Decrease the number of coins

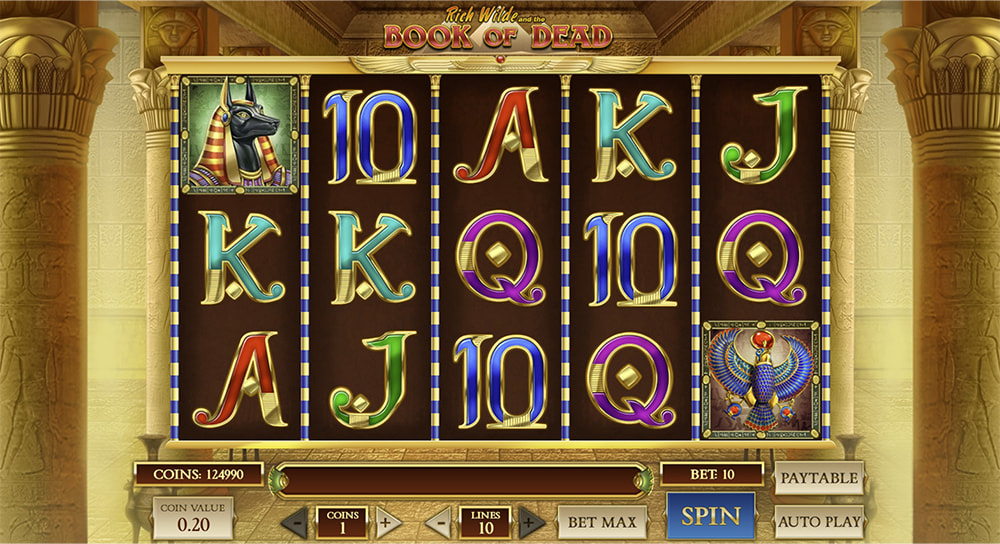(295, 522)
